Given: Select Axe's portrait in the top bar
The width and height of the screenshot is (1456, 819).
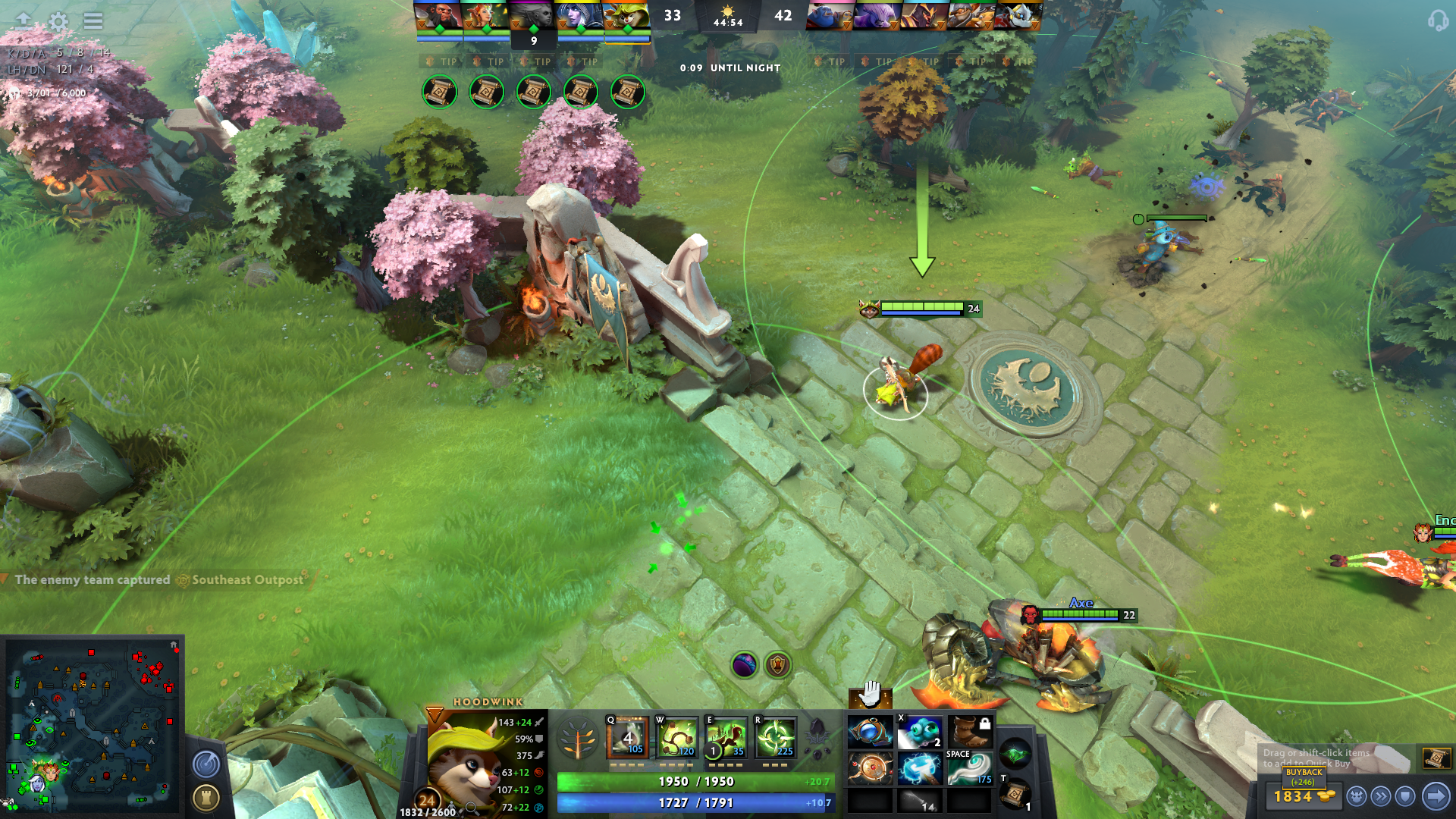Looking at the screenshot, I should point(438,16).
